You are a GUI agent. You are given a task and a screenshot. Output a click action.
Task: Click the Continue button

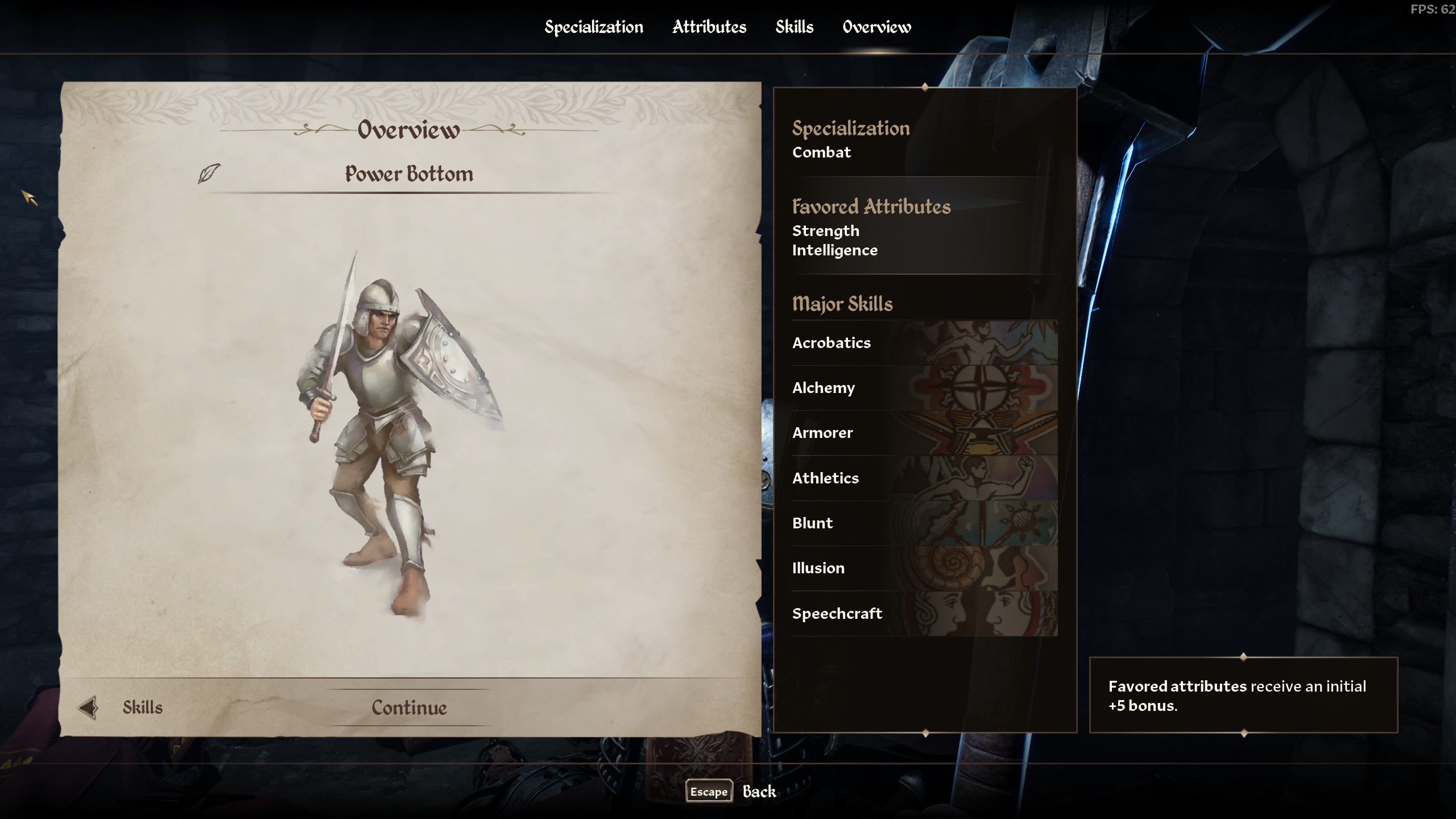pos(409,708)
